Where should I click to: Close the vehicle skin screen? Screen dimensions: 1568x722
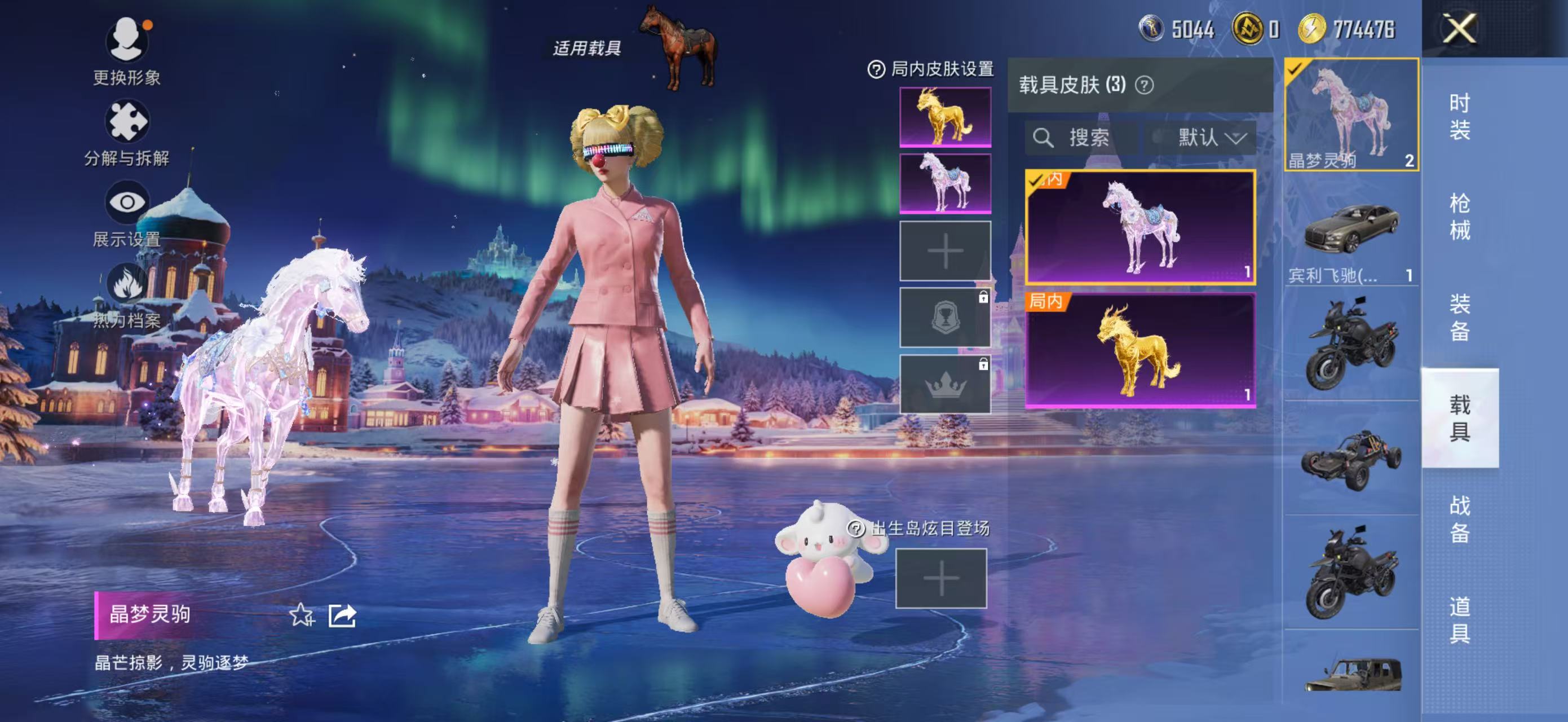(1459, 29)
